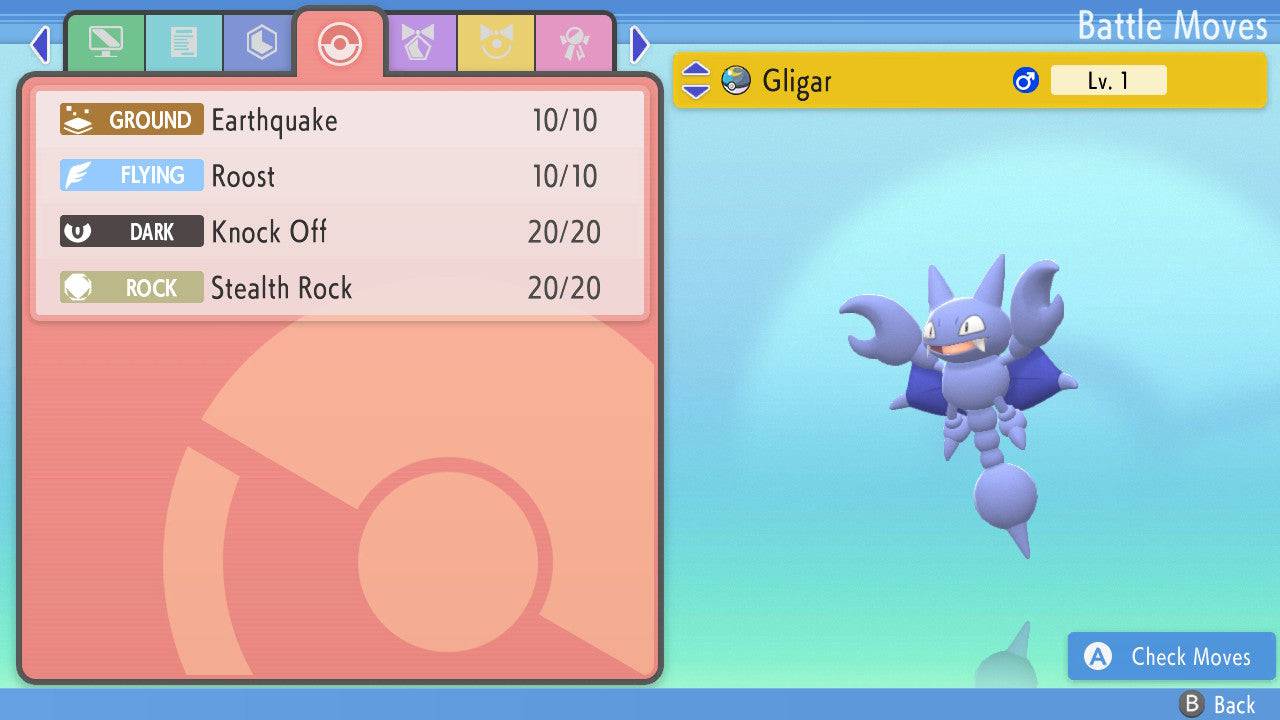1280x720 pixels.
Task: Click the FLYING type badge next to Roost
Action: click(131, 175)
